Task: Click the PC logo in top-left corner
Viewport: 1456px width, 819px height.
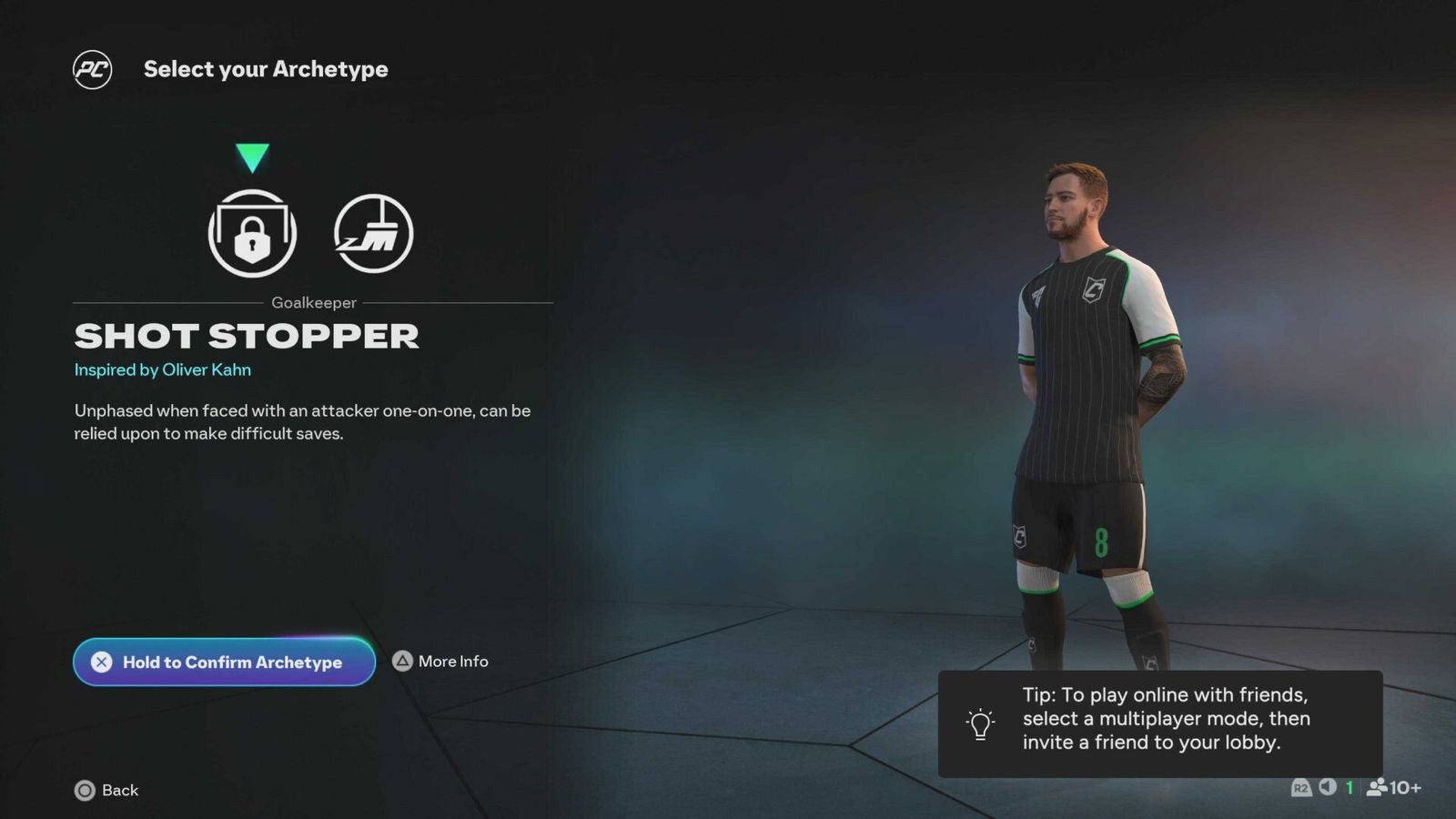Action: 94,69
